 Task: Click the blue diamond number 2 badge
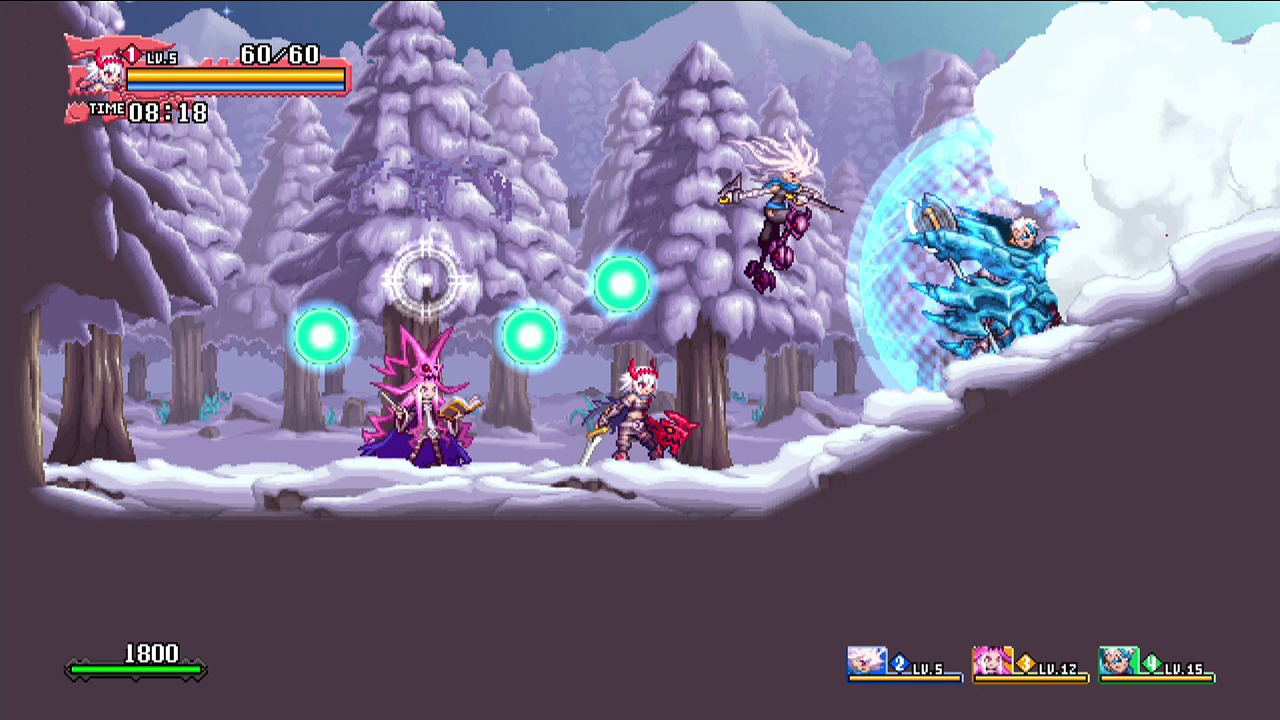[x=899, y=661]
